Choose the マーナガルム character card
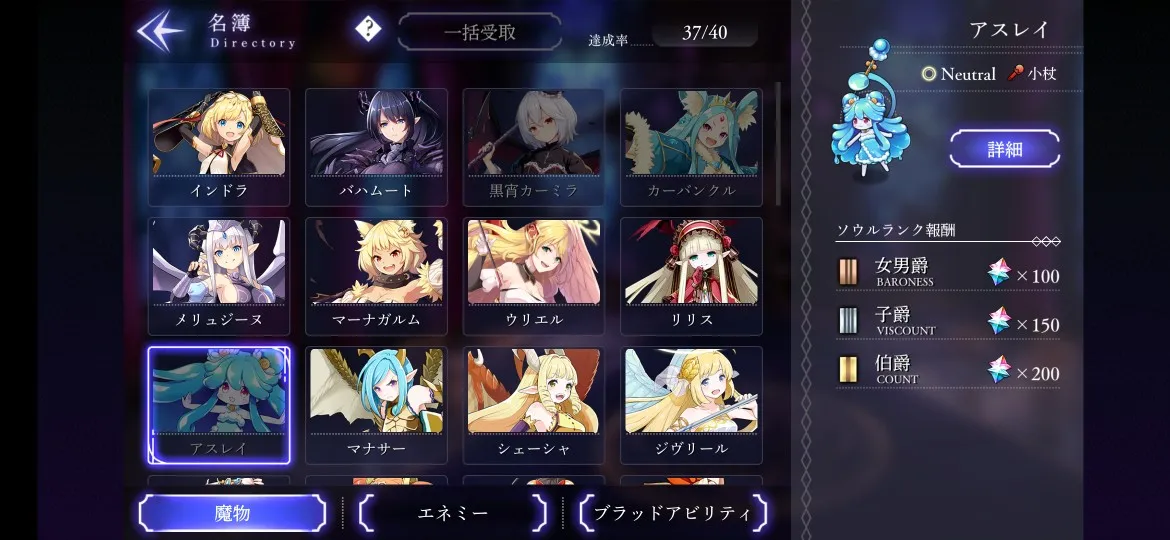 [376, 275]
